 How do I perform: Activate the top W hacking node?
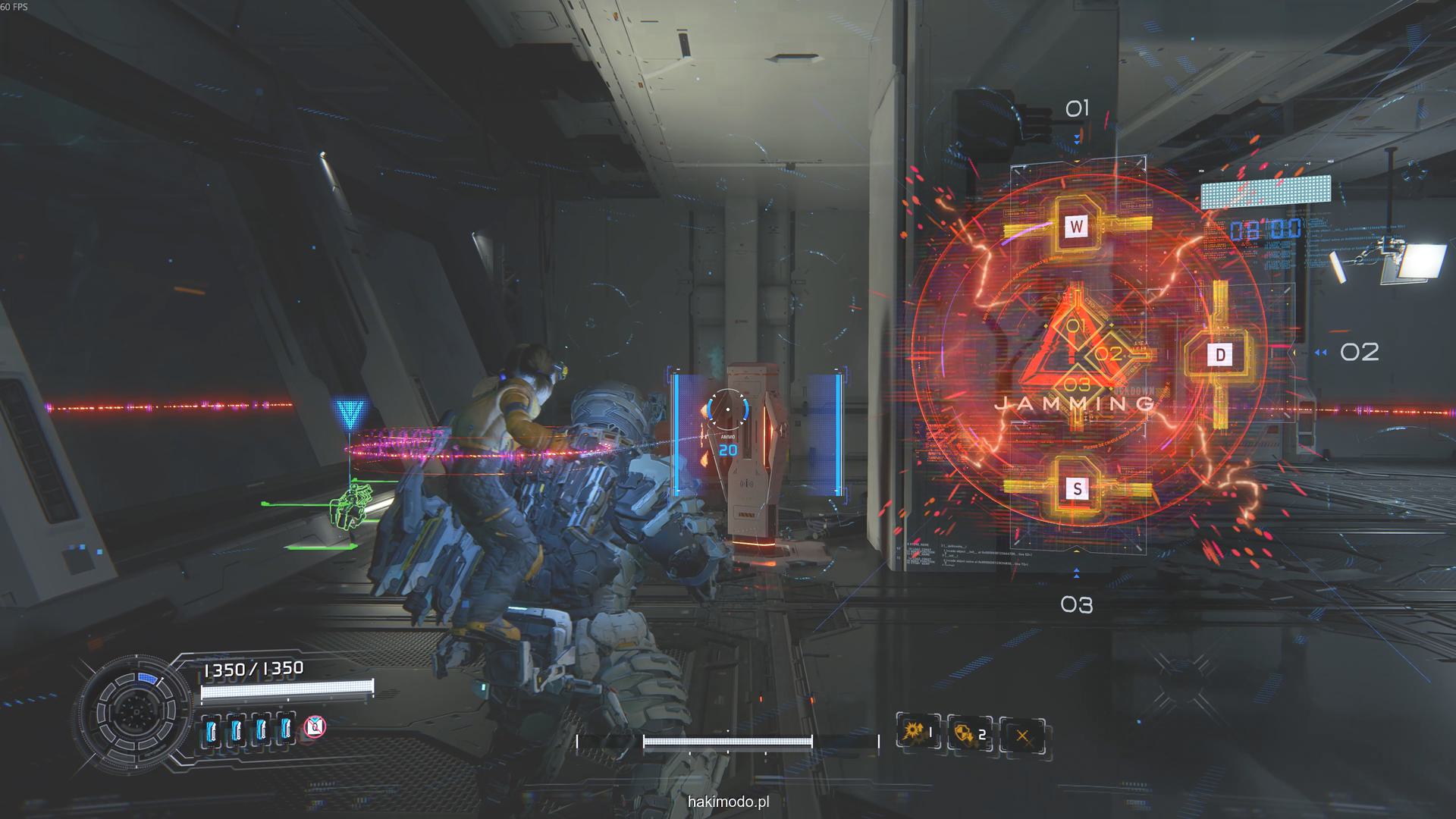1076,225
